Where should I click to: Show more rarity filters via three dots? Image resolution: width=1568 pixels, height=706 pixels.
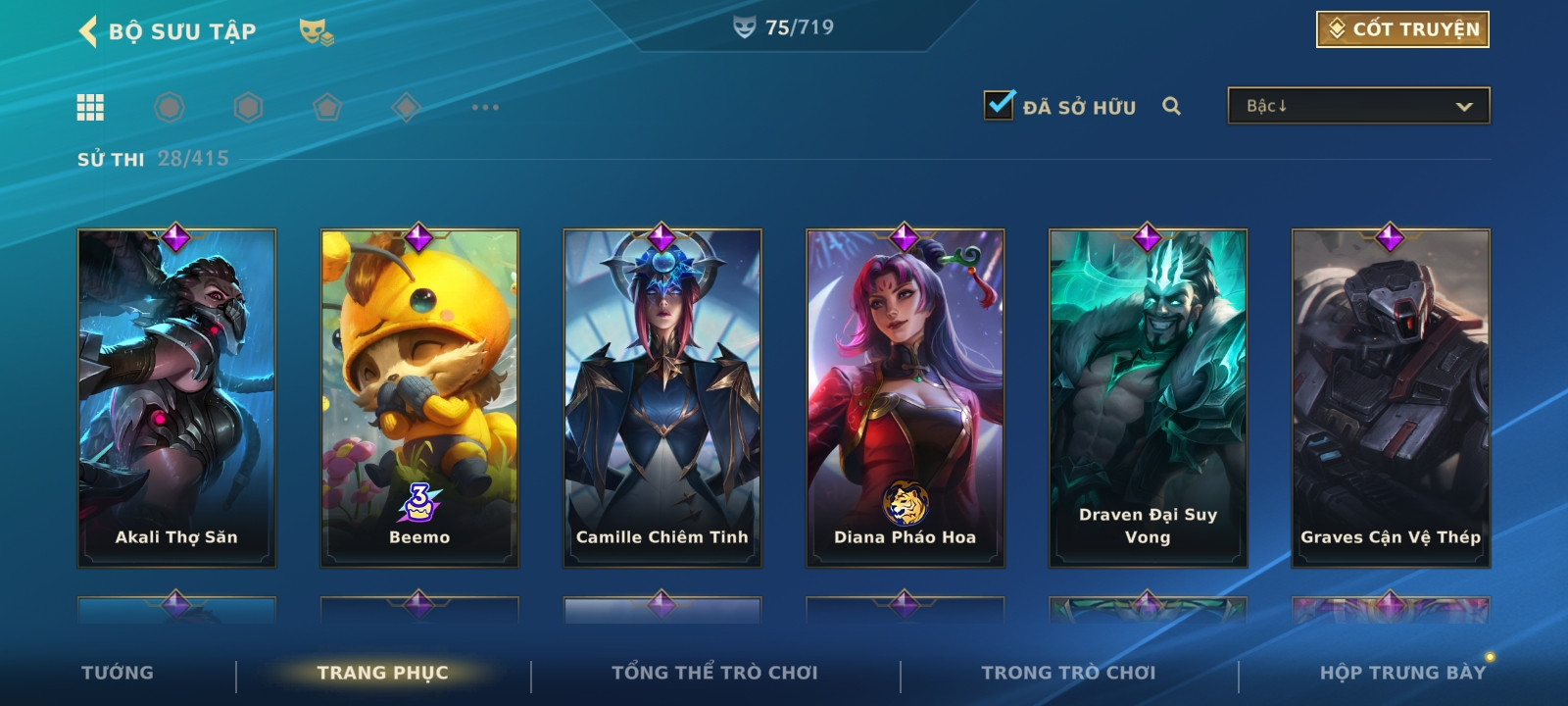tap(485, 107)
